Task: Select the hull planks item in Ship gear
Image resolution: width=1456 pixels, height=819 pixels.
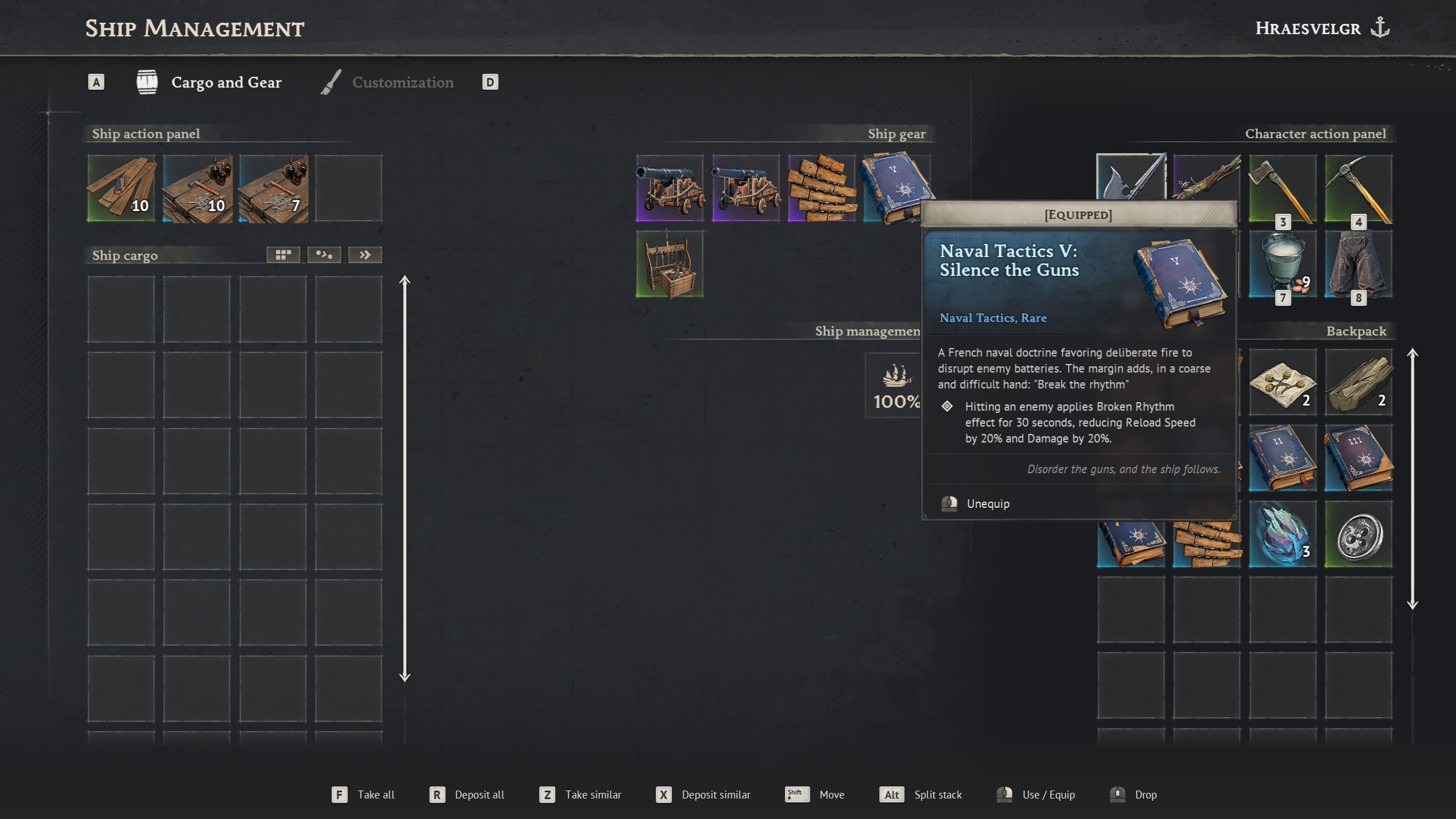Action: coord(821,189)
